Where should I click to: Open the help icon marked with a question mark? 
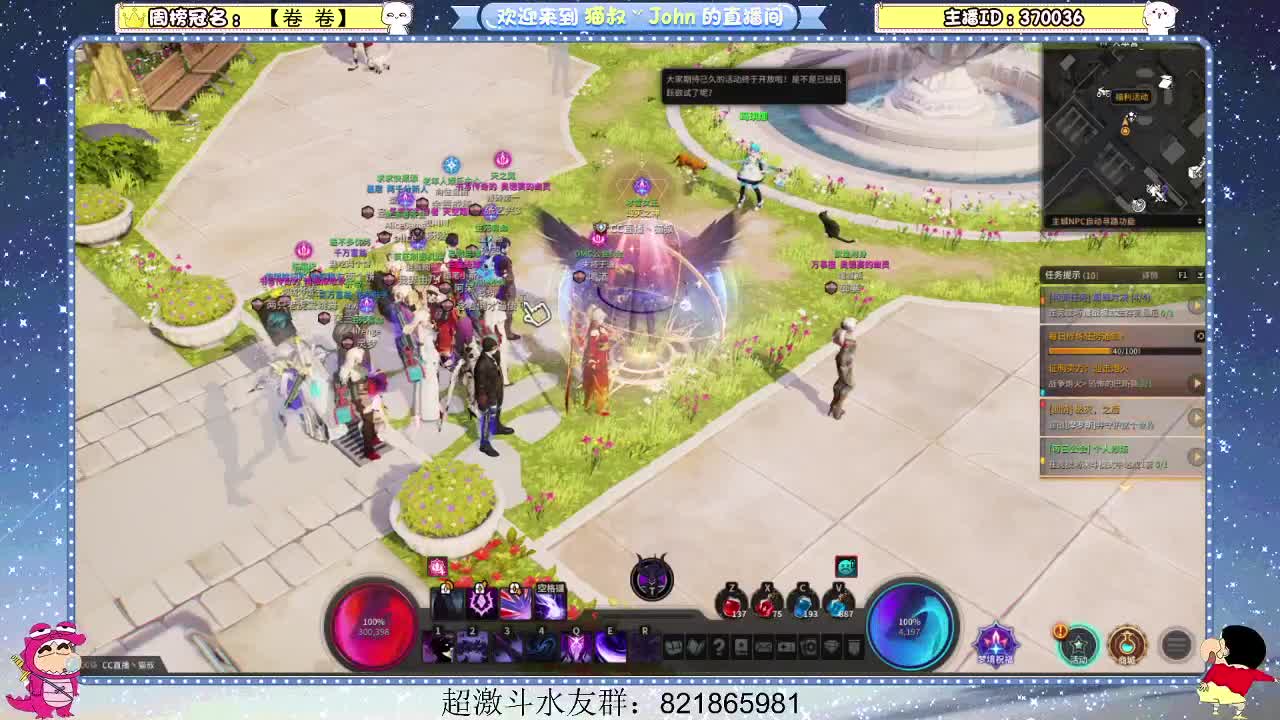point(718,648)
